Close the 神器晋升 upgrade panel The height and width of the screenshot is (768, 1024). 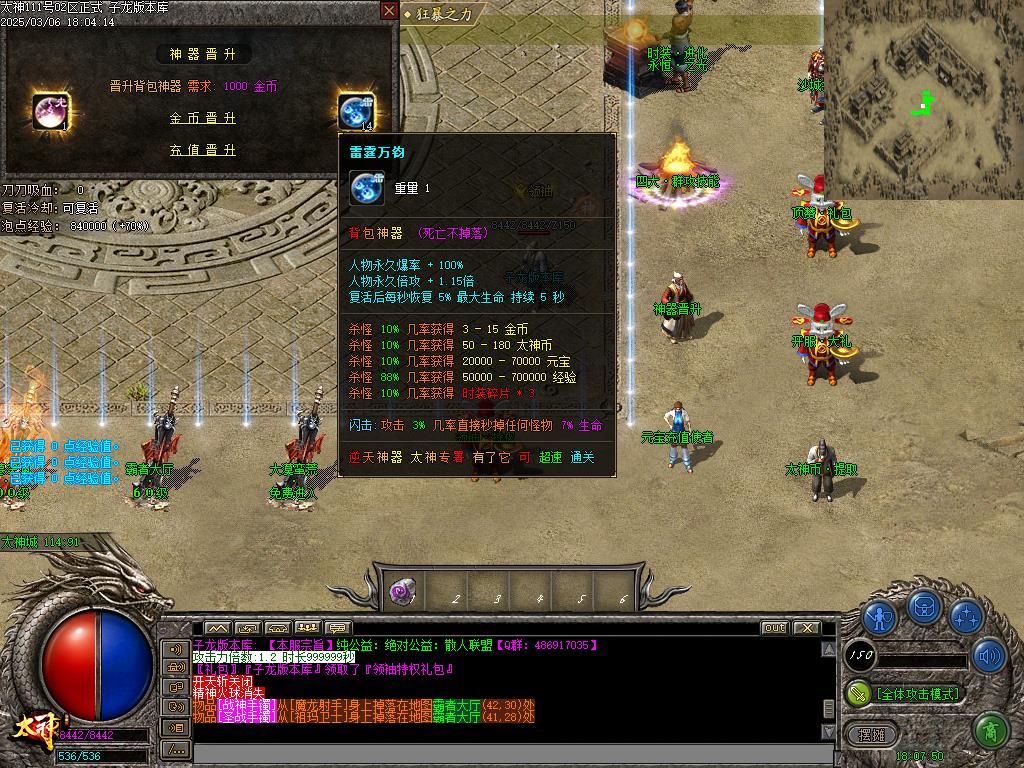coord(389,11)
